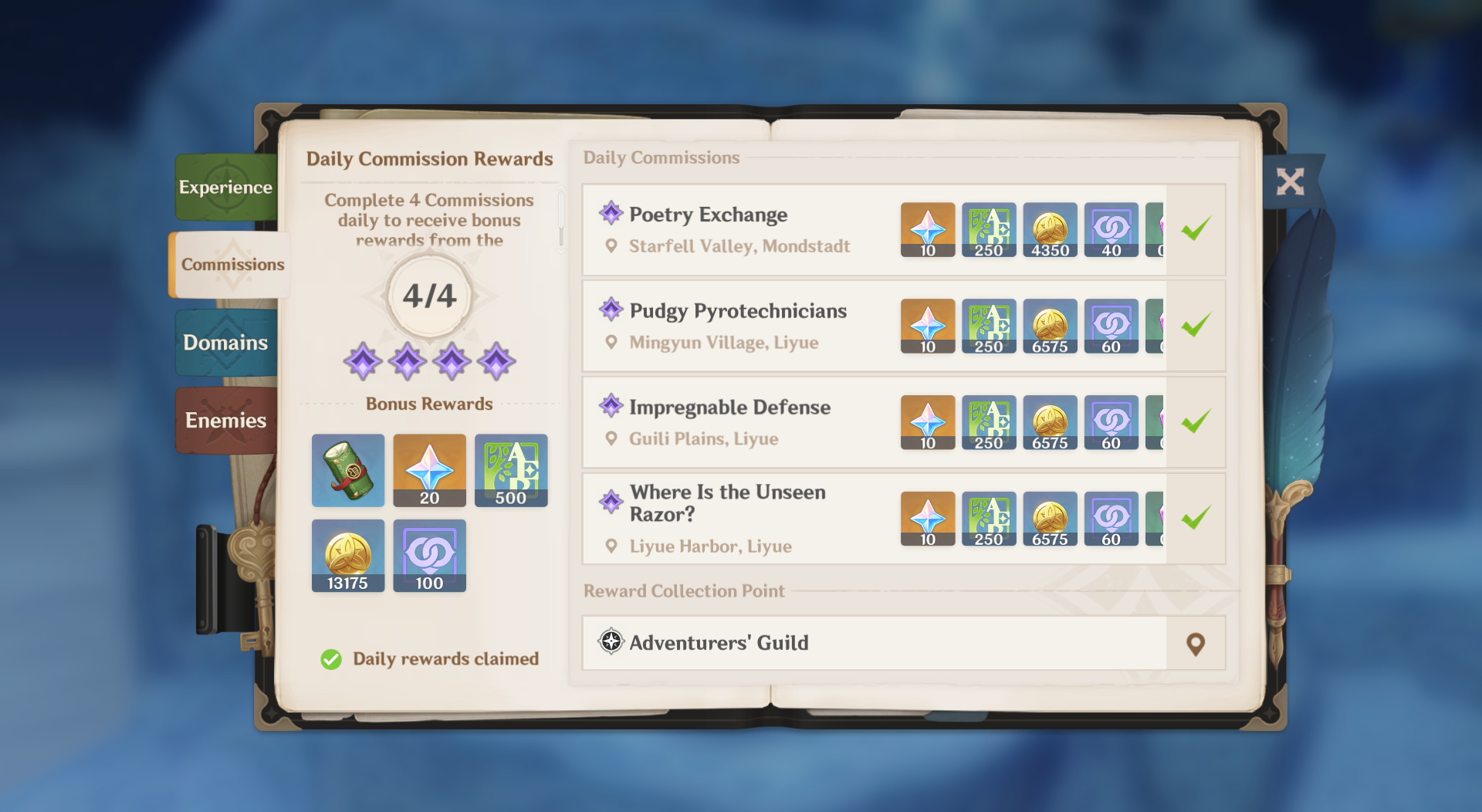Click the completed checkmark for Impregnable Defense
The image size is (1482, 812).
(1197, 421)
